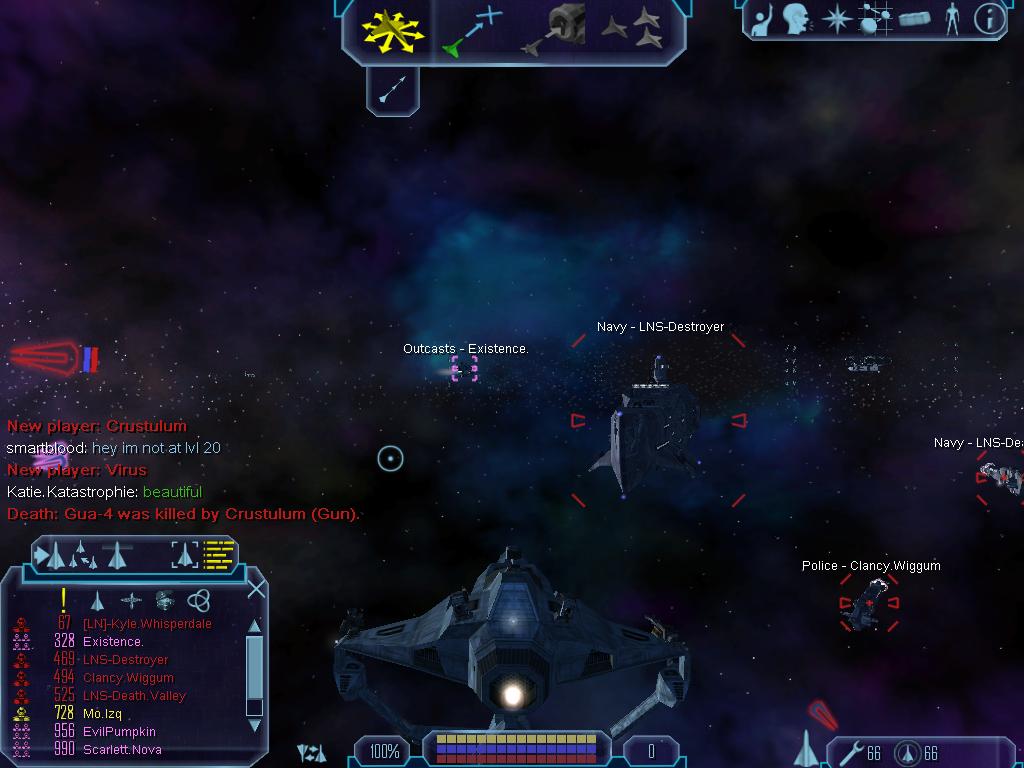Target Existence. in the contact list
Screen dimensions: 1024x768
pyautogui.click(x=113, y=642)
